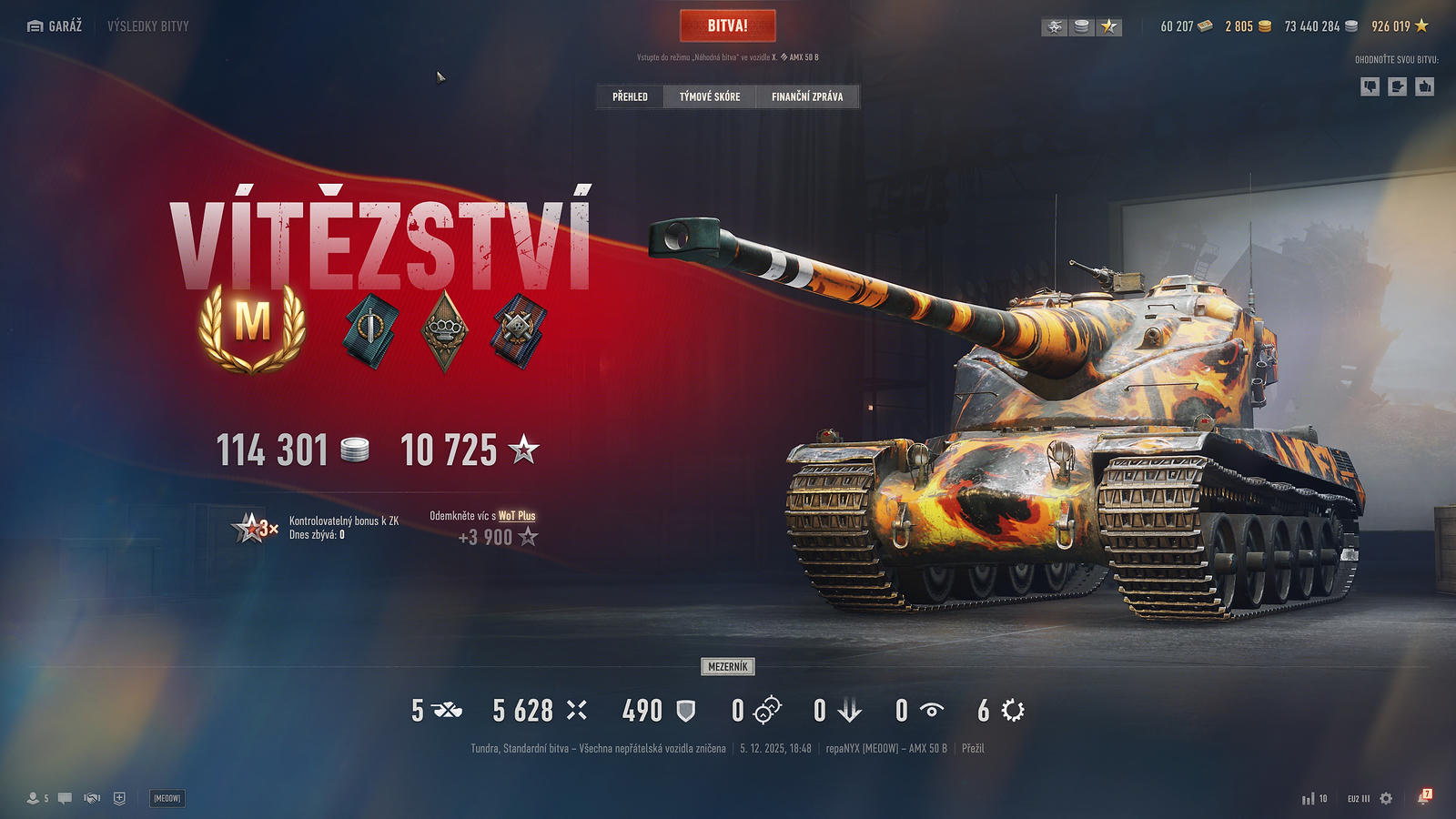Select the 3x controllable XP bonus icon

click(x=254, y=528)
